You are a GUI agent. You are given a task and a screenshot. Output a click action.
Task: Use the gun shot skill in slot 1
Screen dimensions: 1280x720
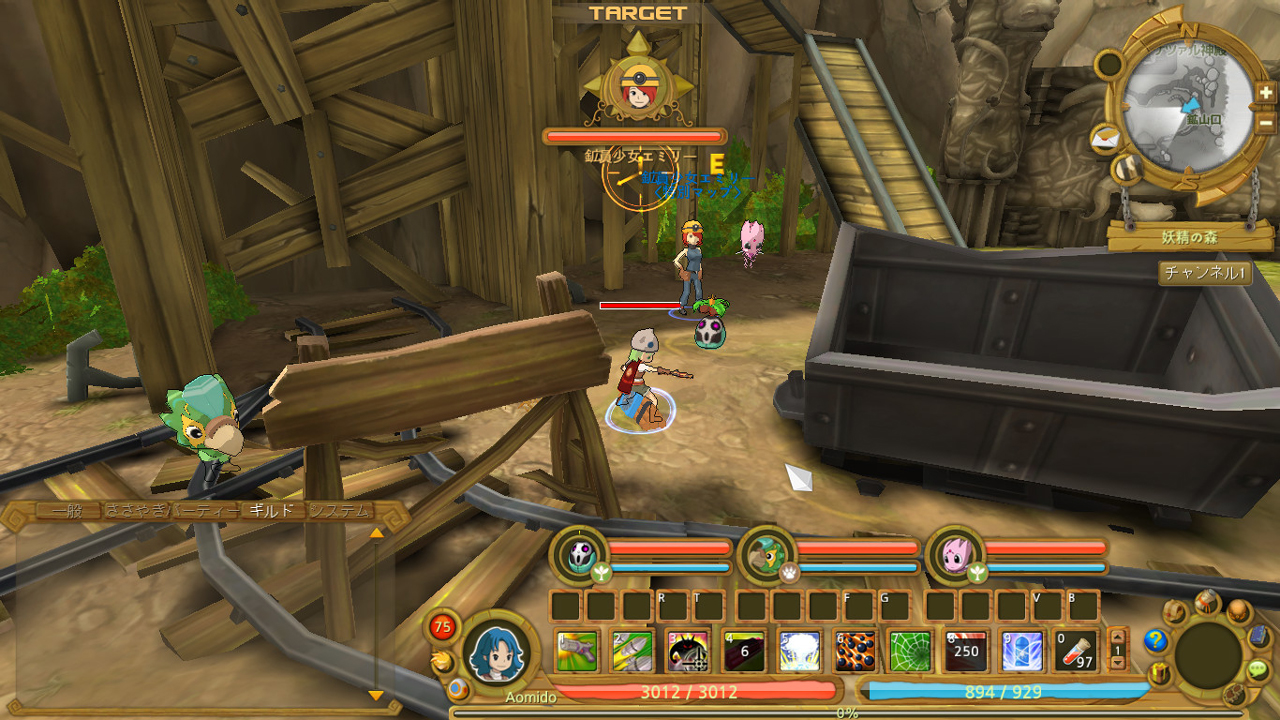pos(576,651)
